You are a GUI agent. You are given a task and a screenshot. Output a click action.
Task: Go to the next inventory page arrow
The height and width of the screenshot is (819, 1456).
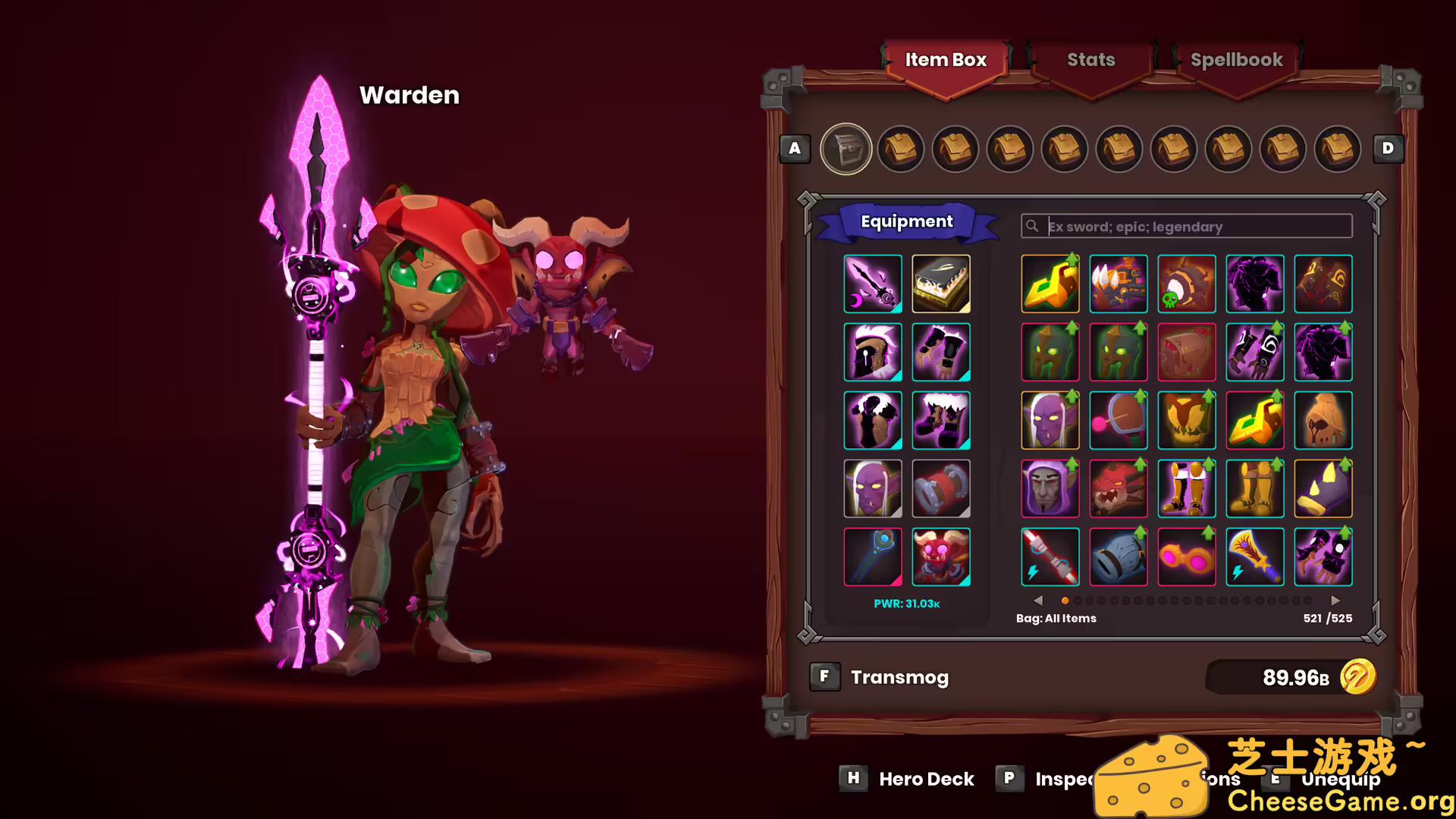pyautogui.click(x=1336, y=600)
